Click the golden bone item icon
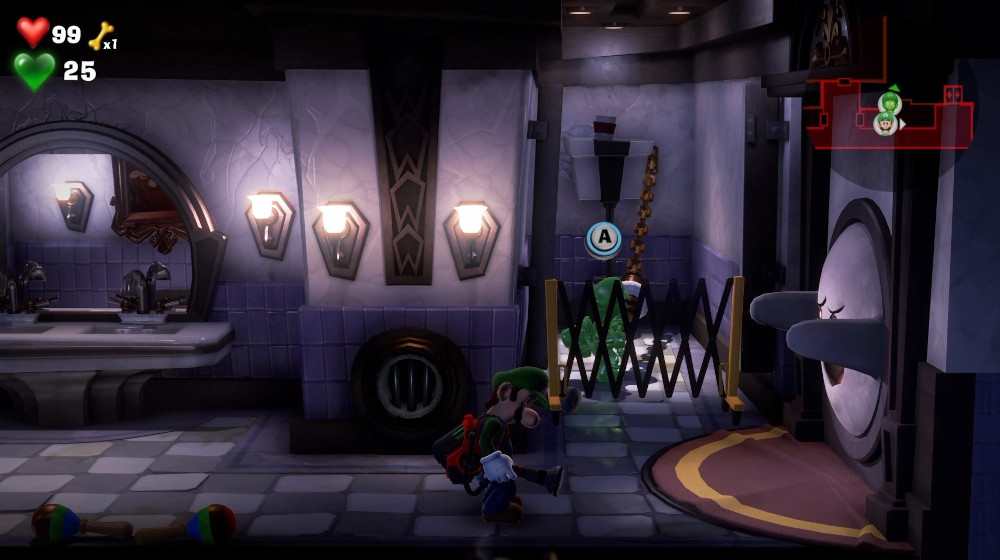This screenshot has width=1000, height=560. click(100, 36)
